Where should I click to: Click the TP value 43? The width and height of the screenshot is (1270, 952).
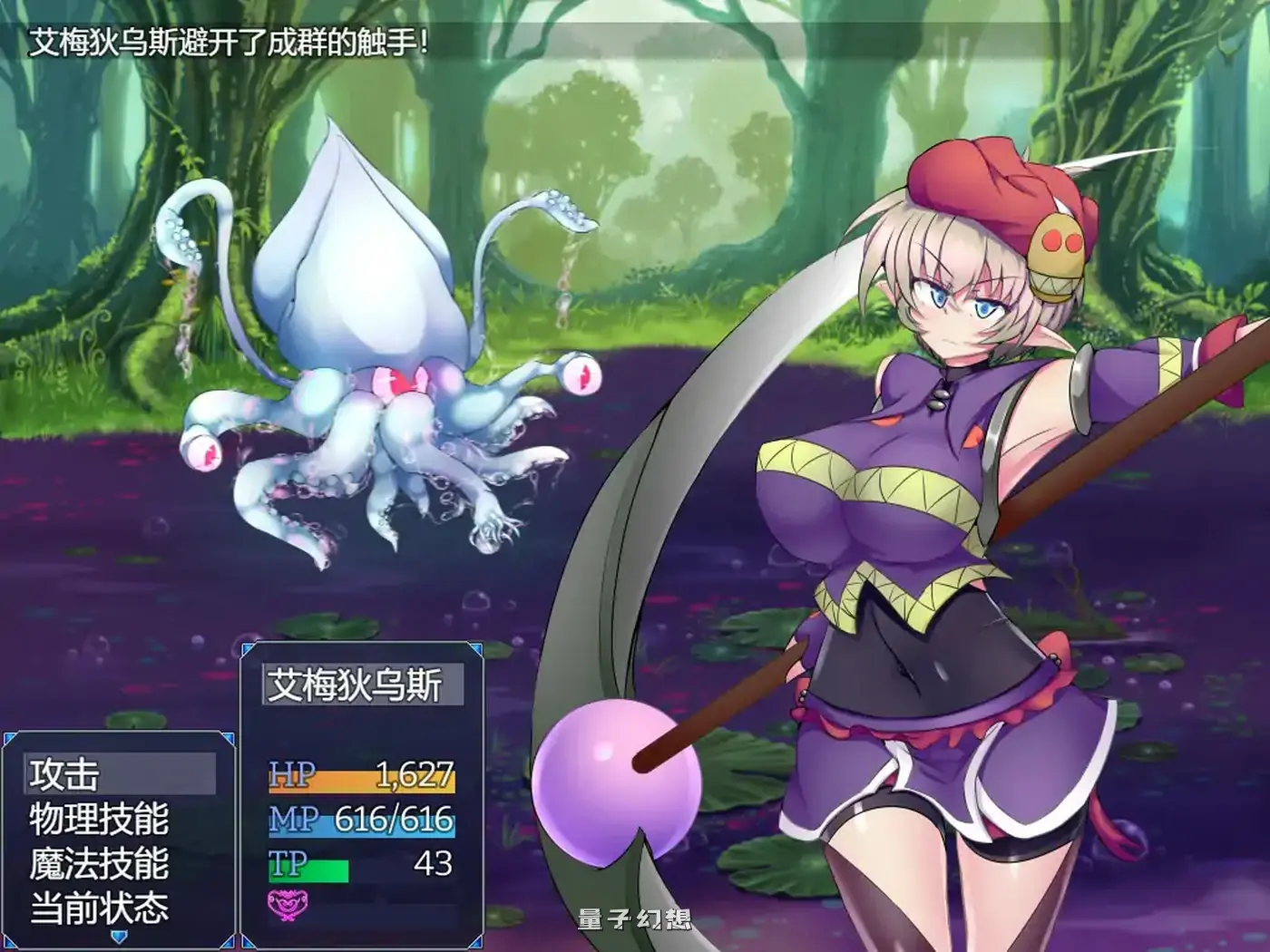pos(435,864)
